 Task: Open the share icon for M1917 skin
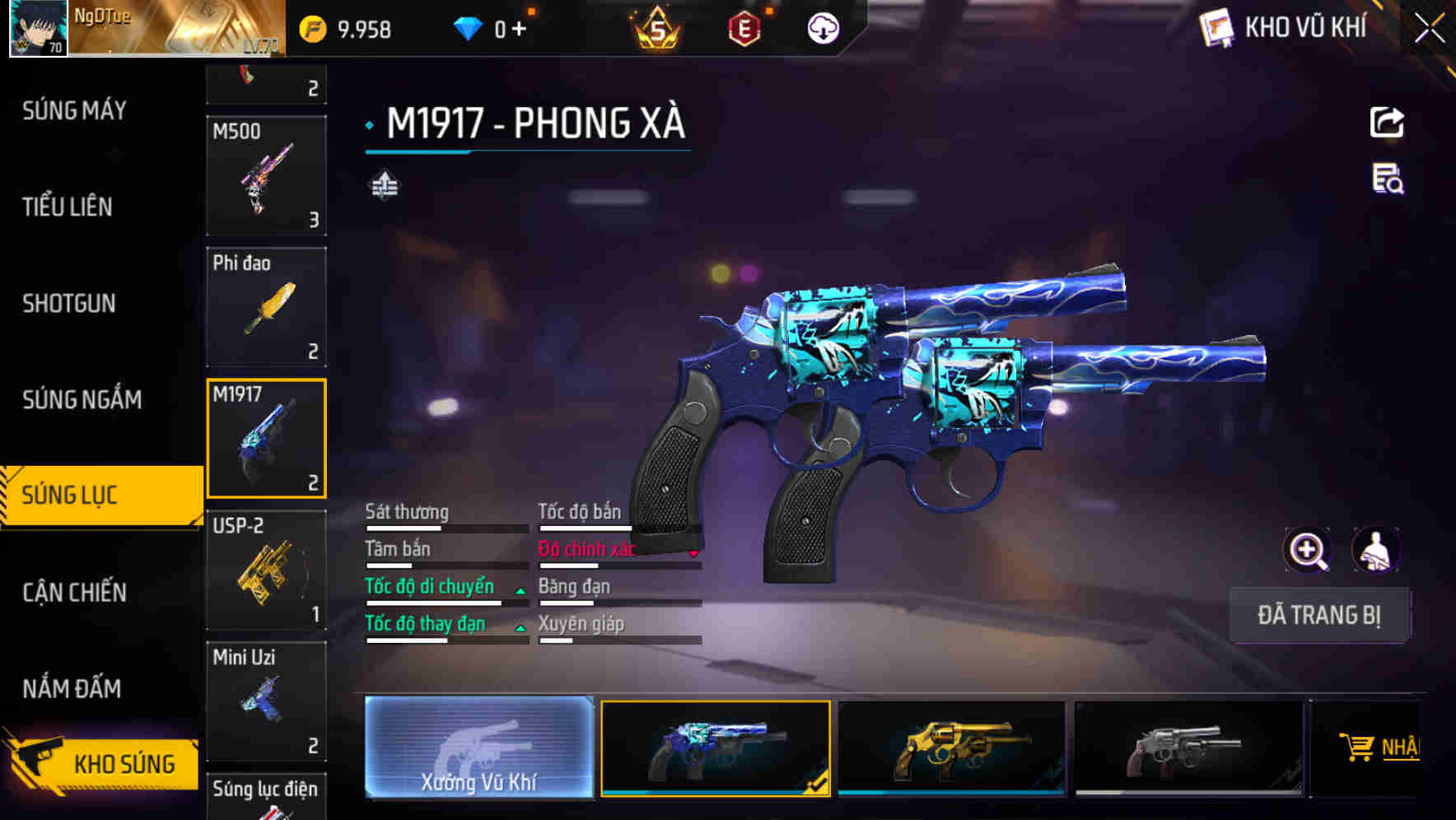(1387, 122)
